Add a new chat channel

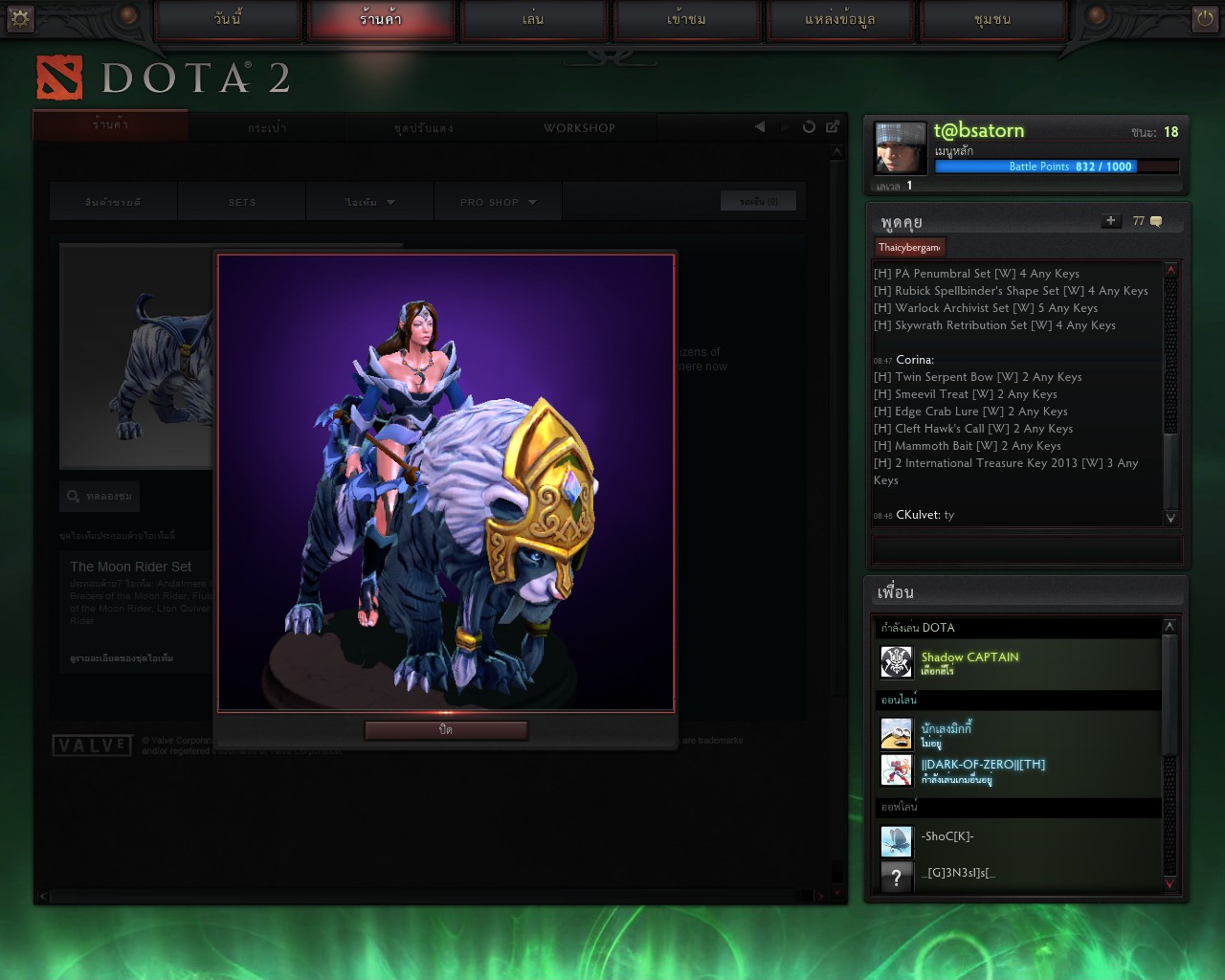(x=1110, y=221)
